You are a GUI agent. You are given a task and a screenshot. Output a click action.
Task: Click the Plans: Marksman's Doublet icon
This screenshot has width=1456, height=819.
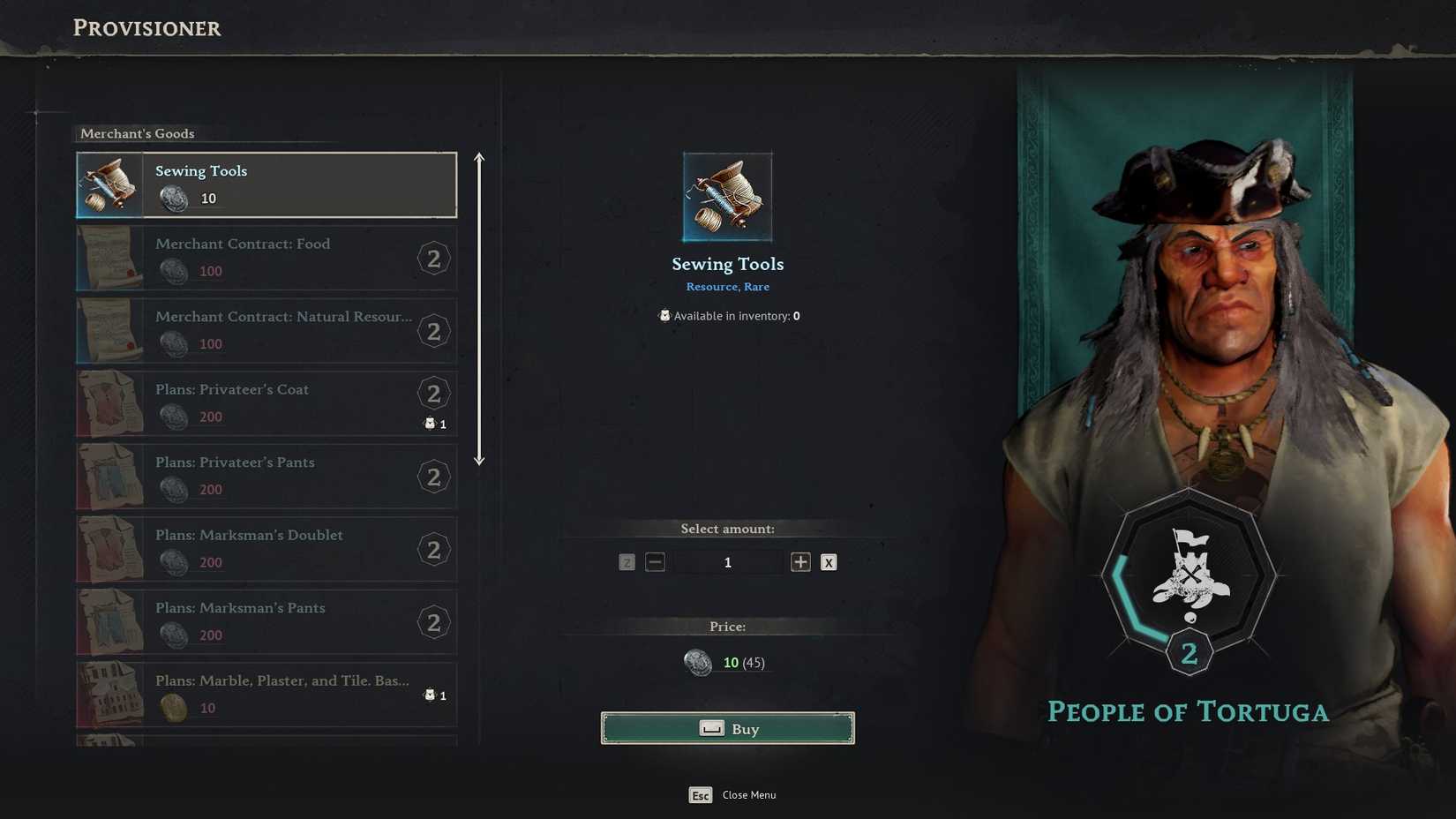click(x=108, y=549)
